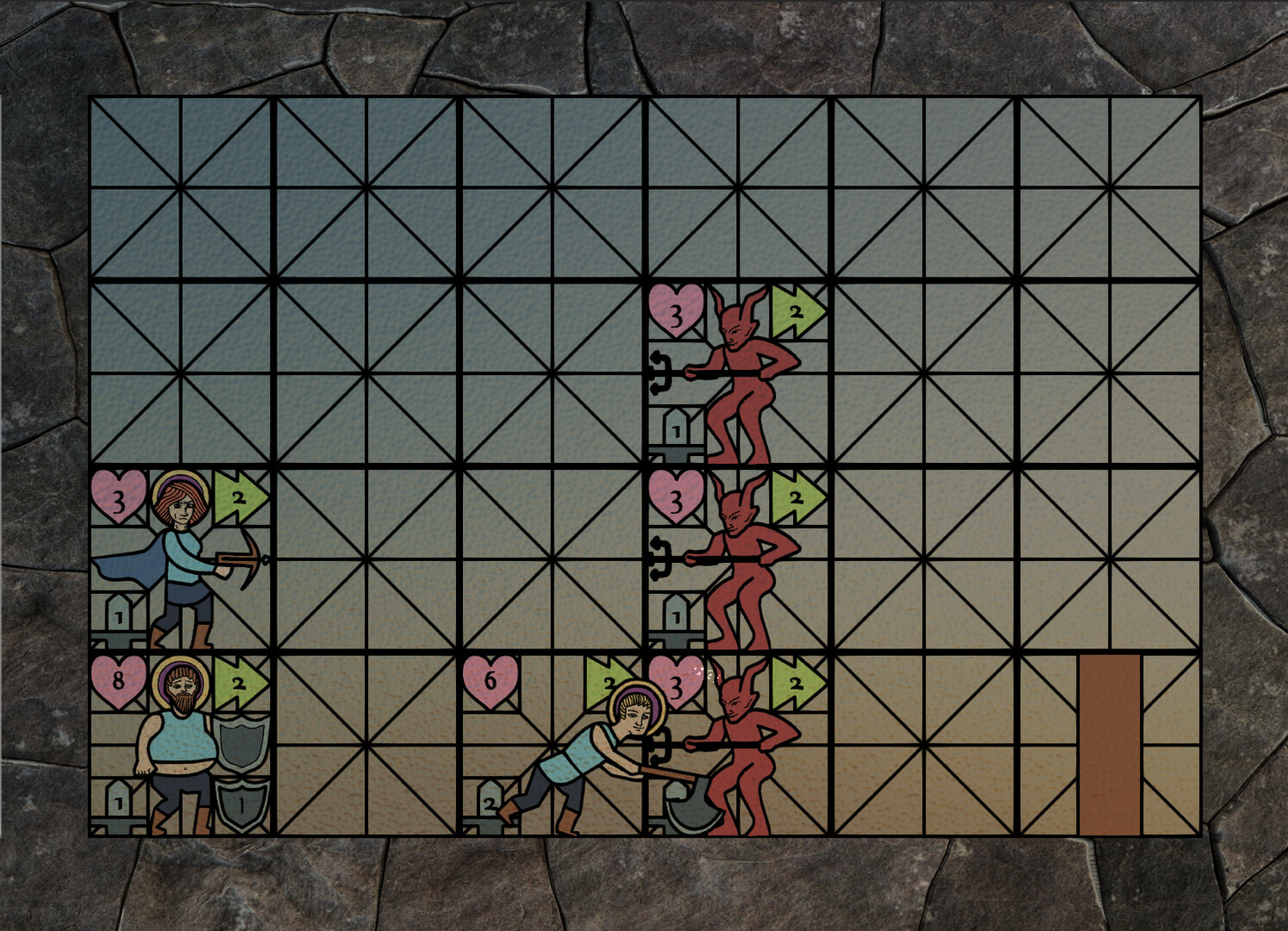Toggle the heart showing 6 near the axe hero
Viewport: 1288px width, 931px height.
(490, 681)
